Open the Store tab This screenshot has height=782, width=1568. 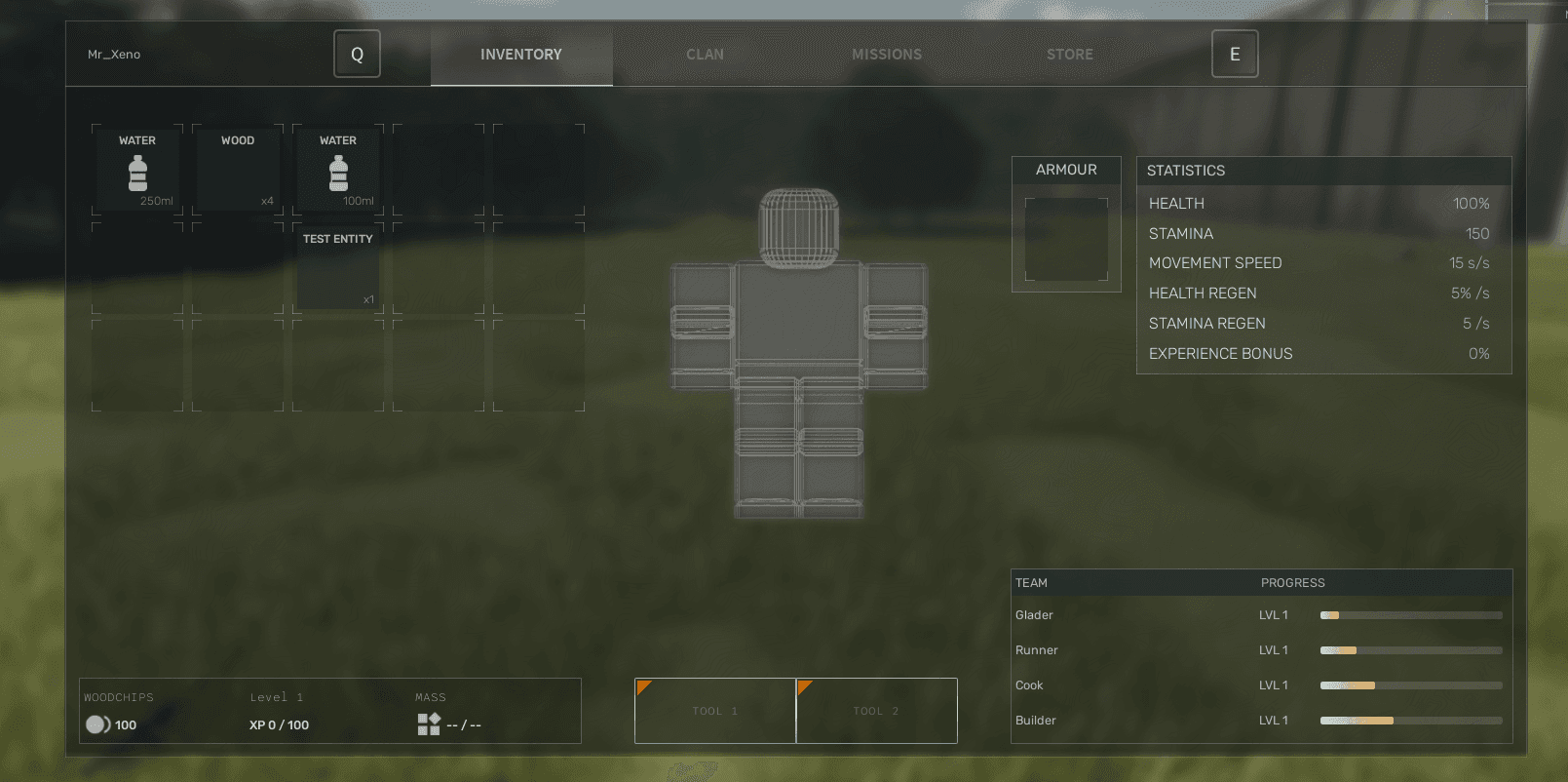coord(1069,54)
